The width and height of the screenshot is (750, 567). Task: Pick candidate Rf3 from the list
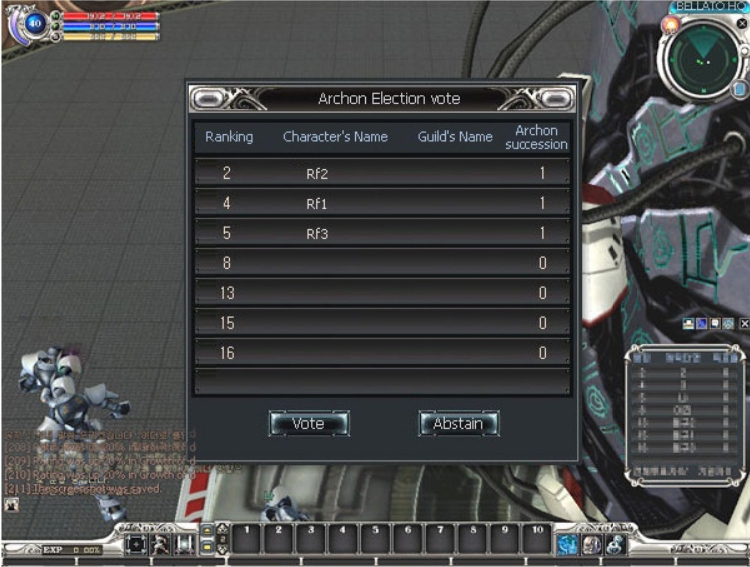(382, 233)
